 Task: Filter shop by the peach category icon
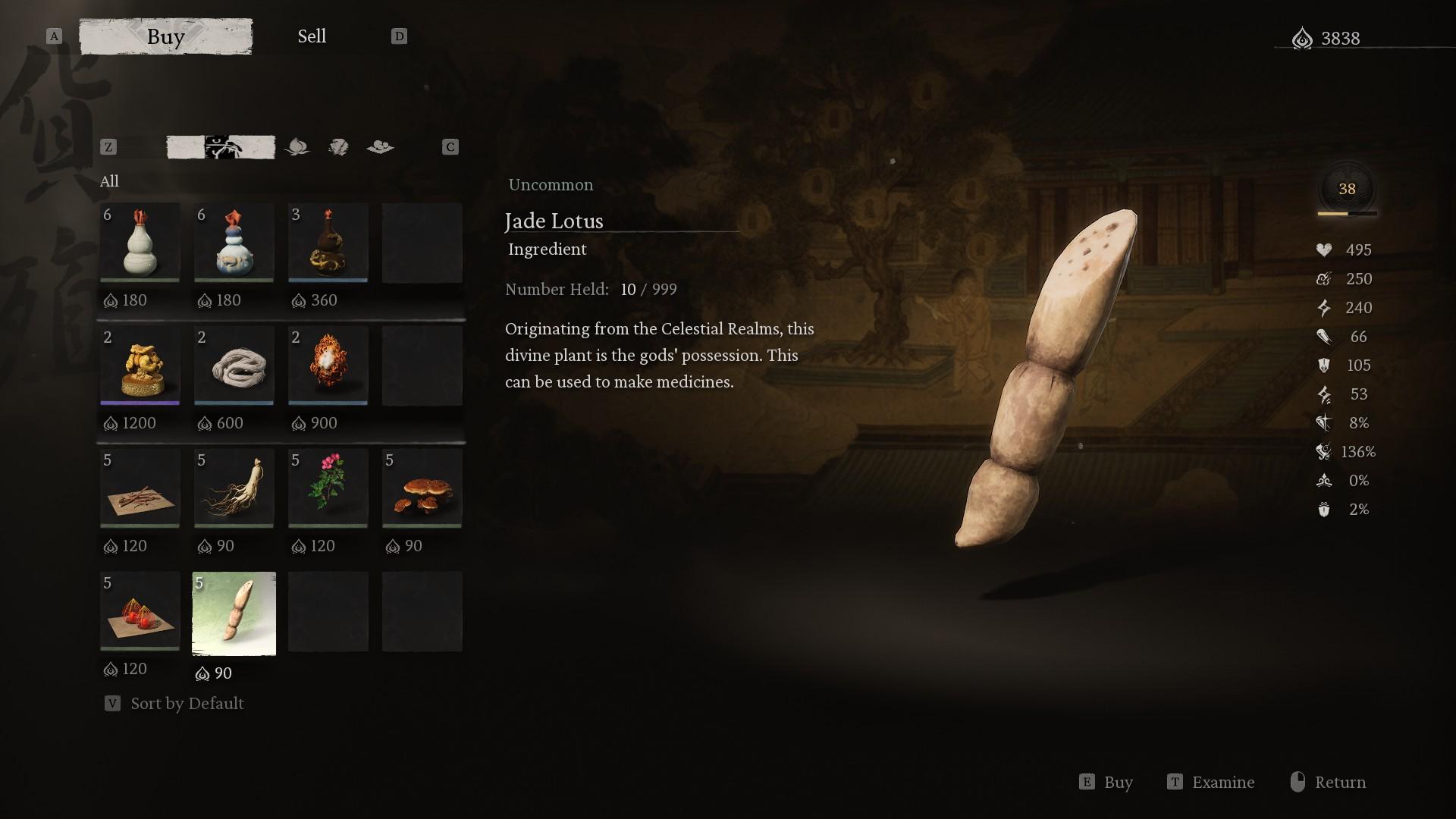tap(297, 147)
